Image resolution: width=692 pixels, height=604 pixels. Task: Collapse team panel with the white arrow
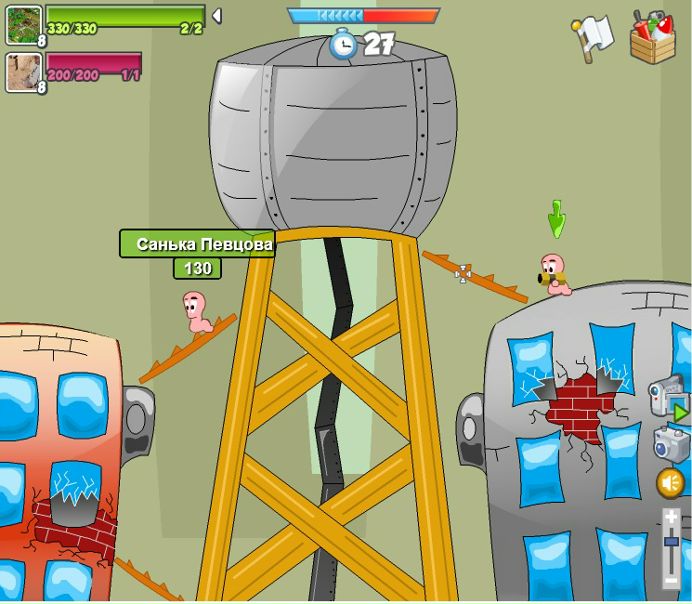[216, 16]
